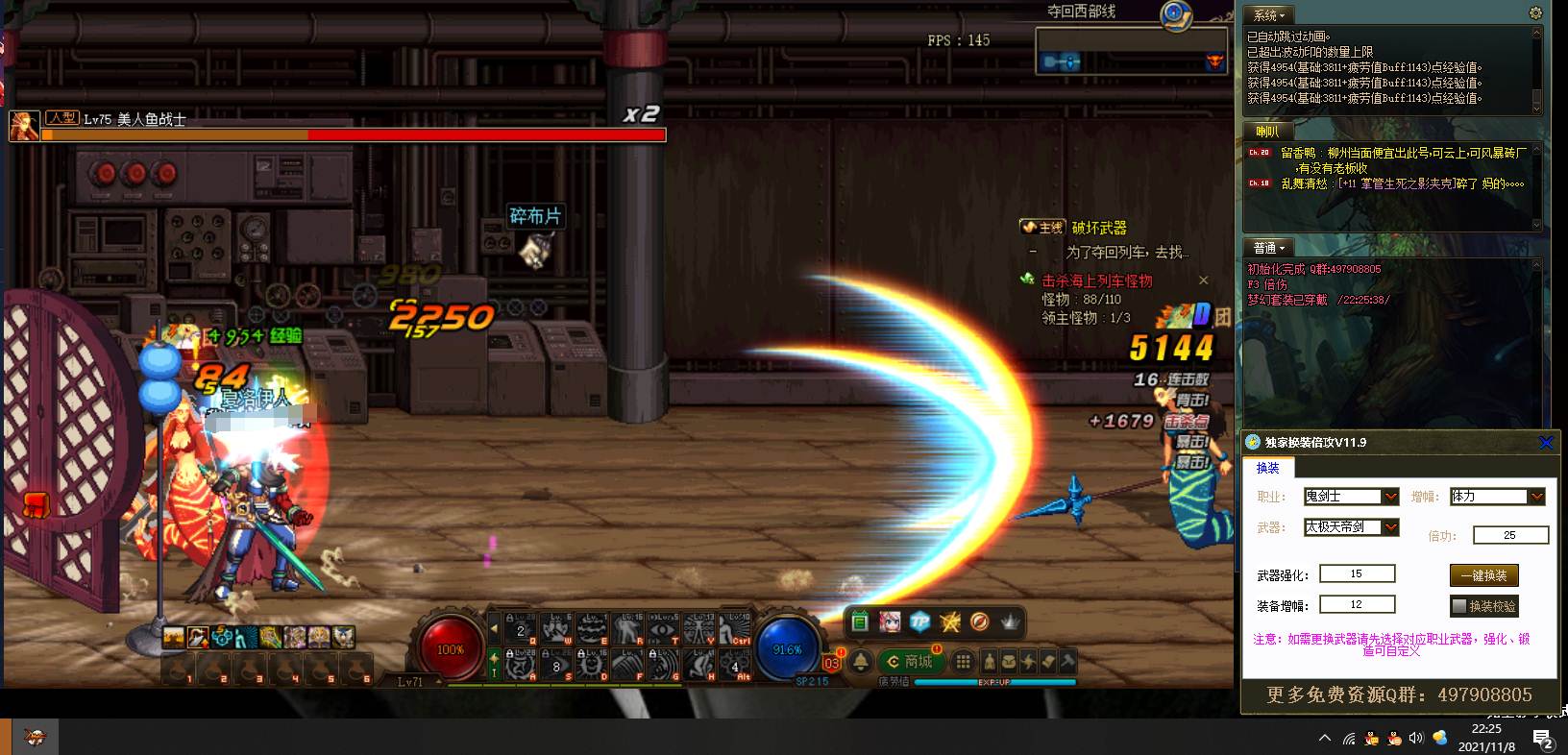Open the green calendar icon
The height and width of the screenshot is (755, 1568).
coord(860,621)
